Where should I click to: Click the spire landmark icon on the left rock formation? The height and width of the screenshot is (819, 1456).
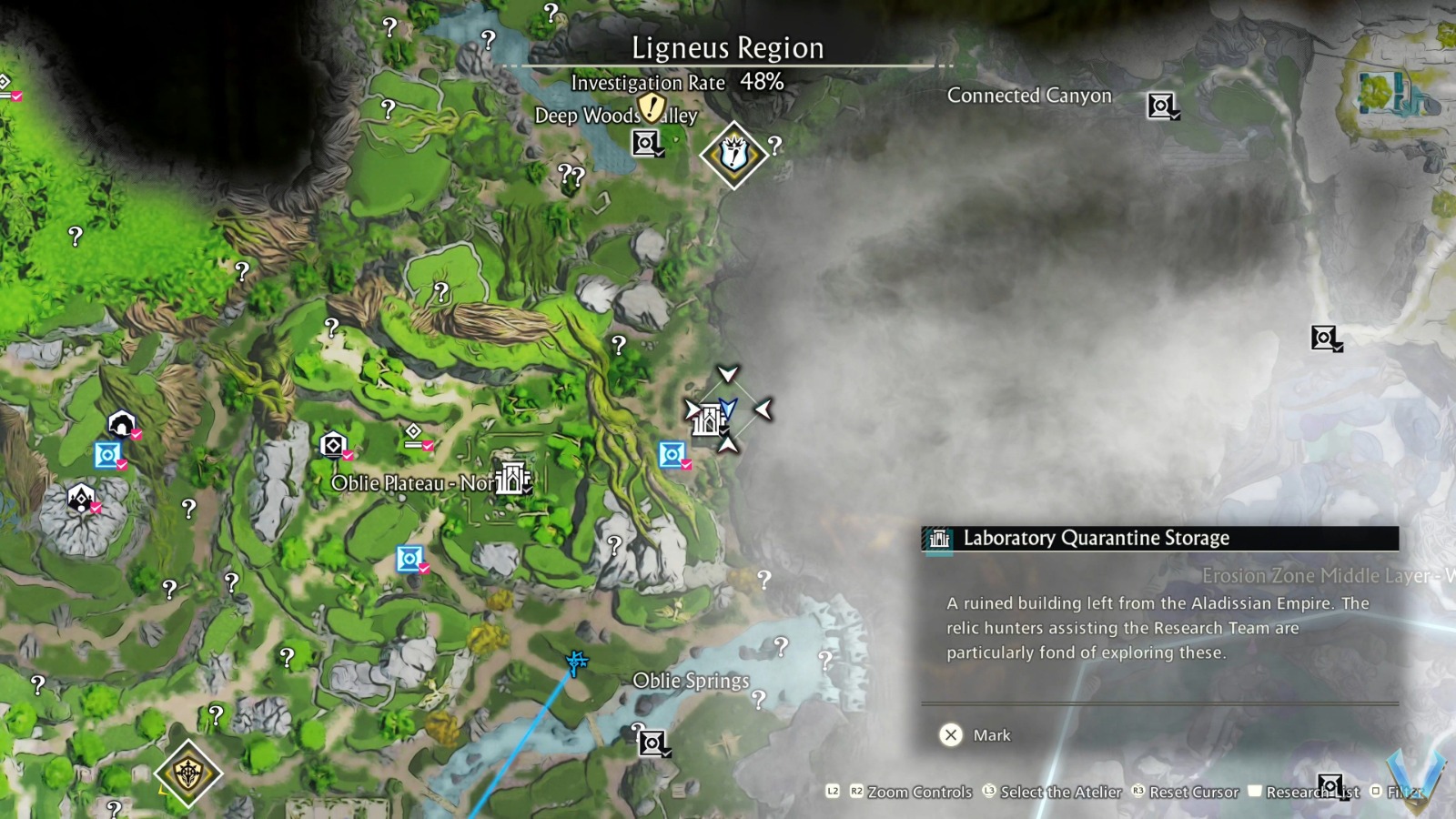(x=80, y=499)
